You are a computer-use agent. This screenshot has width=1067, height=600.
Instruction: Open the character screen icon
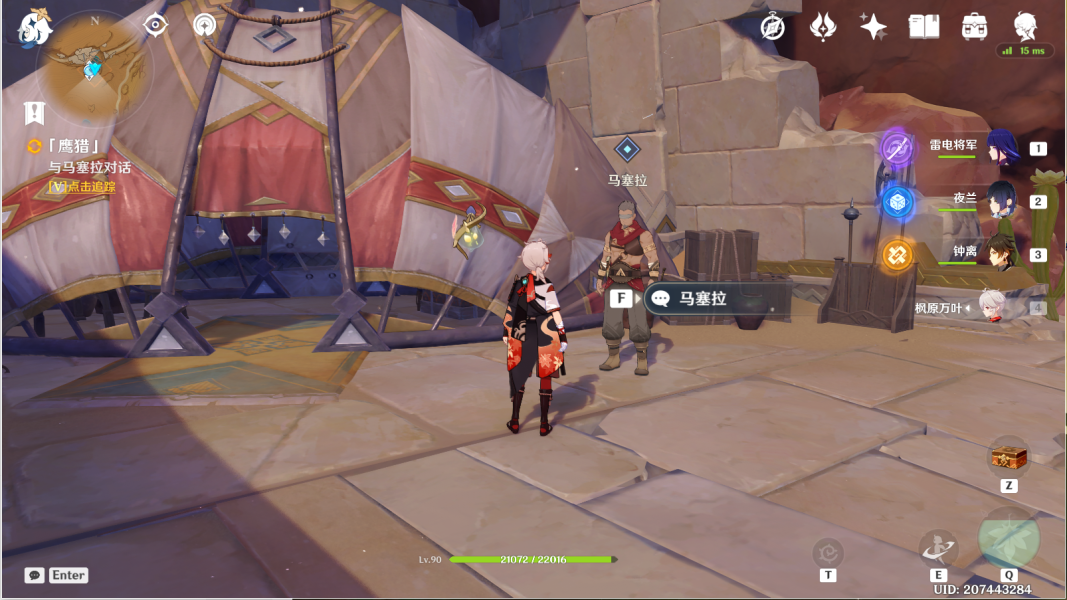[x=1025, y=25]
